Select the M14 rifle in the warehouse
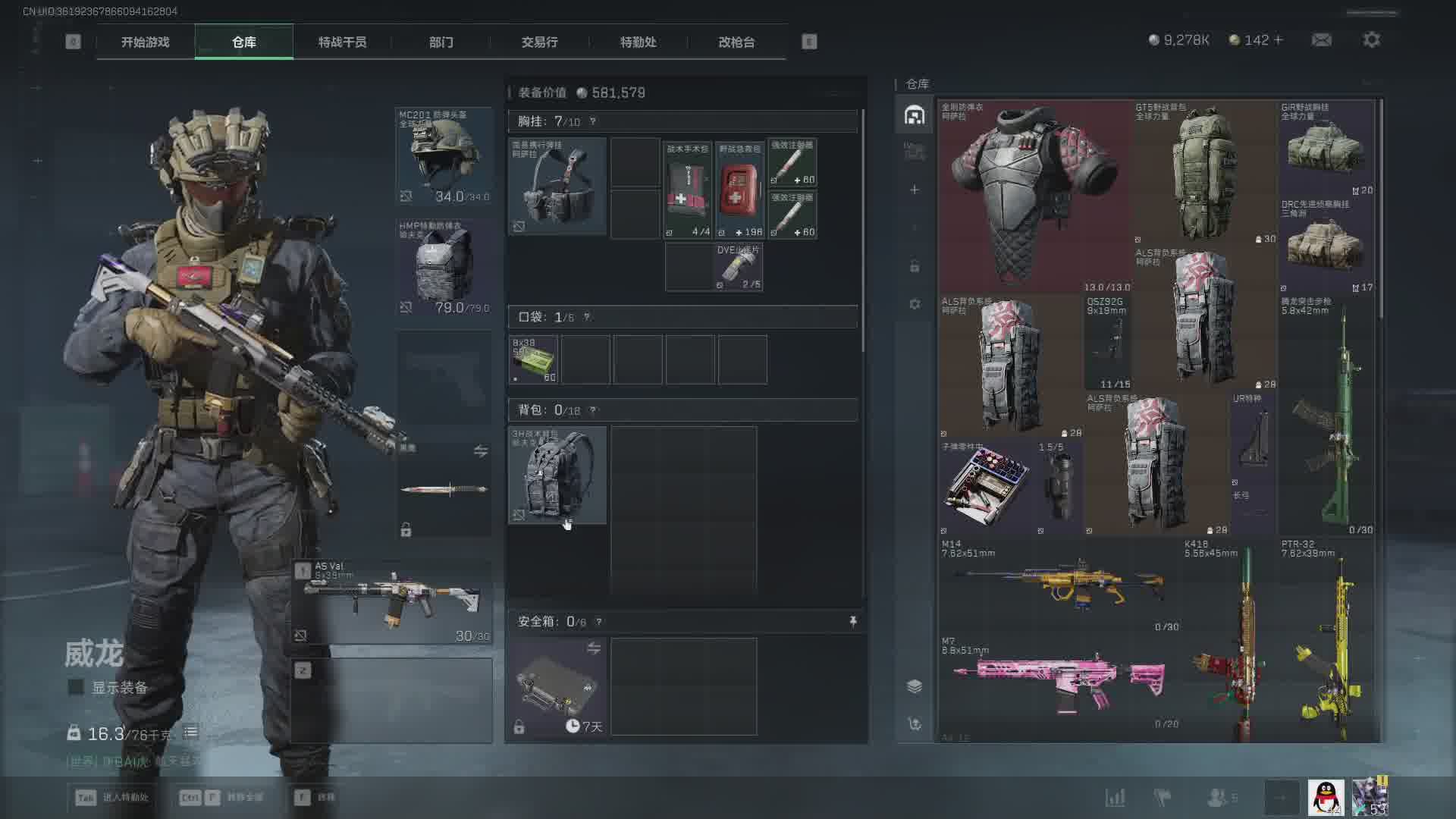Image resolution: width=1456 pixels, height=819 pixels. 1059,585
